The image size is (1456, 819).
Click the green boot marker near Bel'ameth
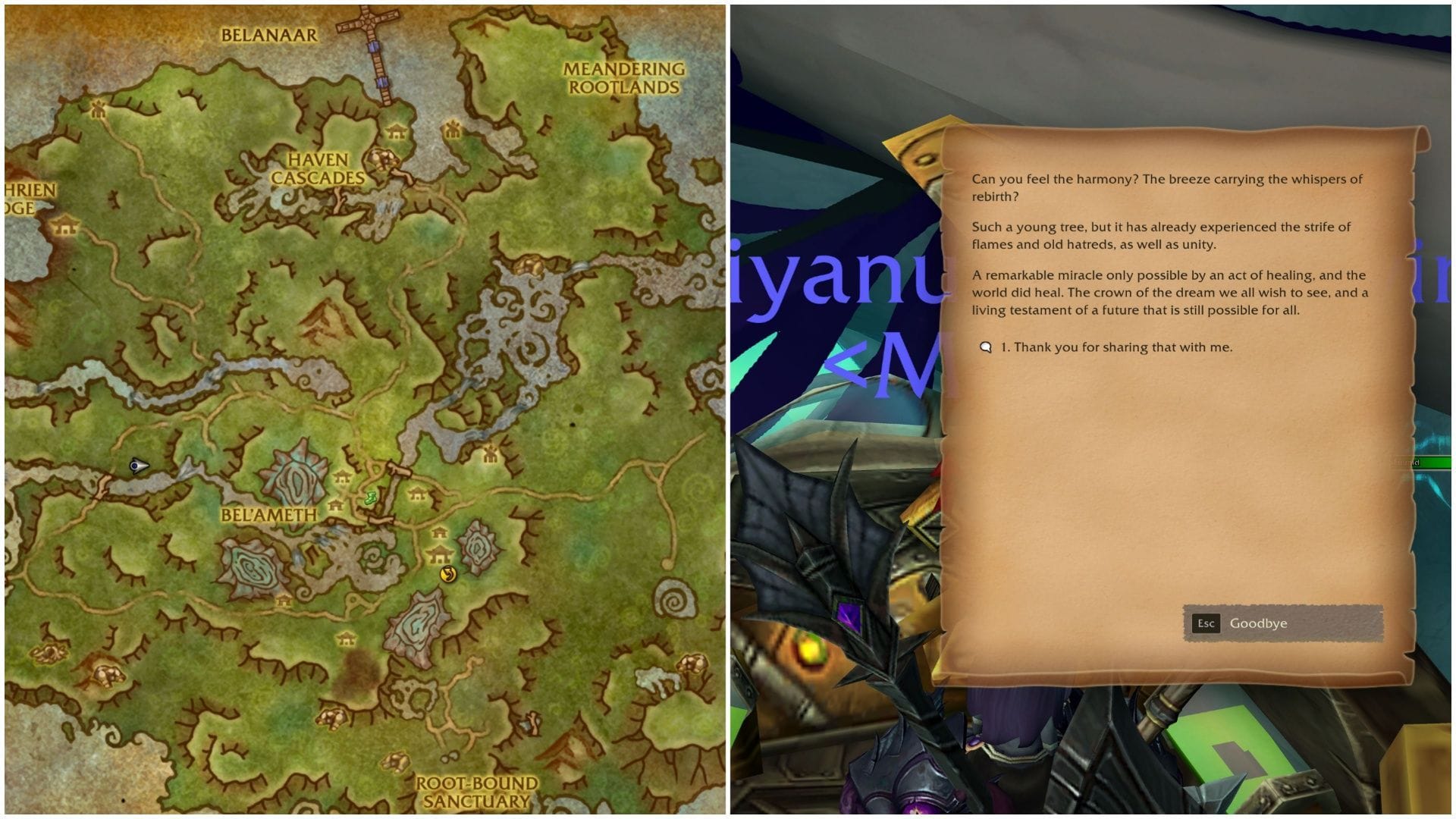tap(371, 497)
